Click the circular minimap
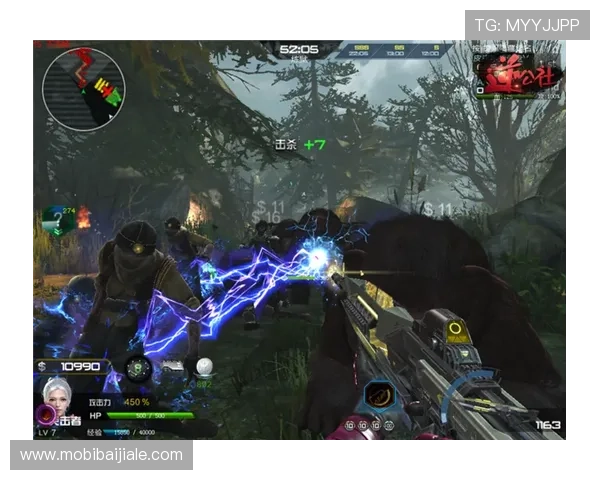 83,90
